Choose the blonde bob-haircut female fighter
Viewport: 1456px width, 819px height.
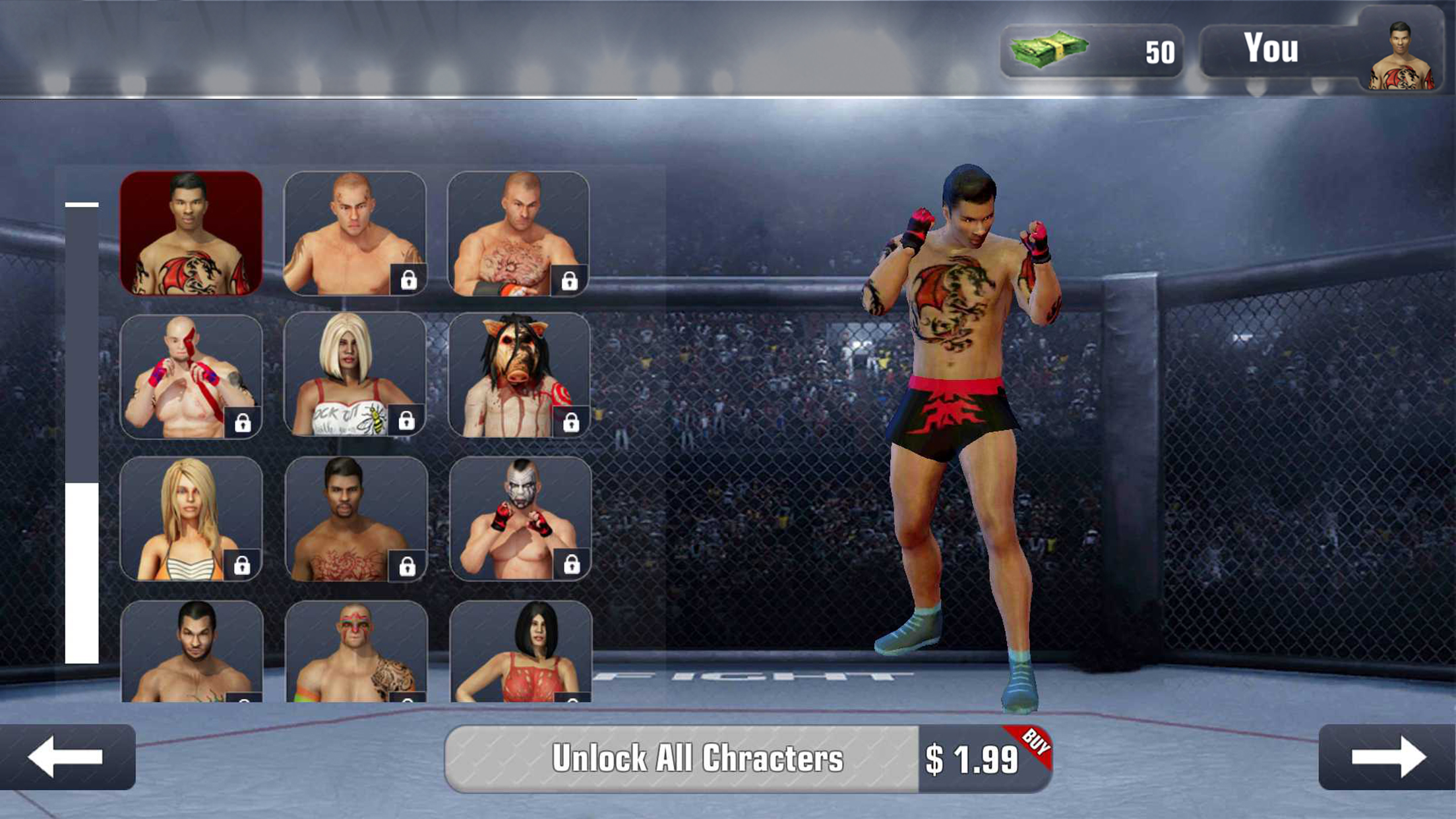pyautogui.click(x=355, y=375)
